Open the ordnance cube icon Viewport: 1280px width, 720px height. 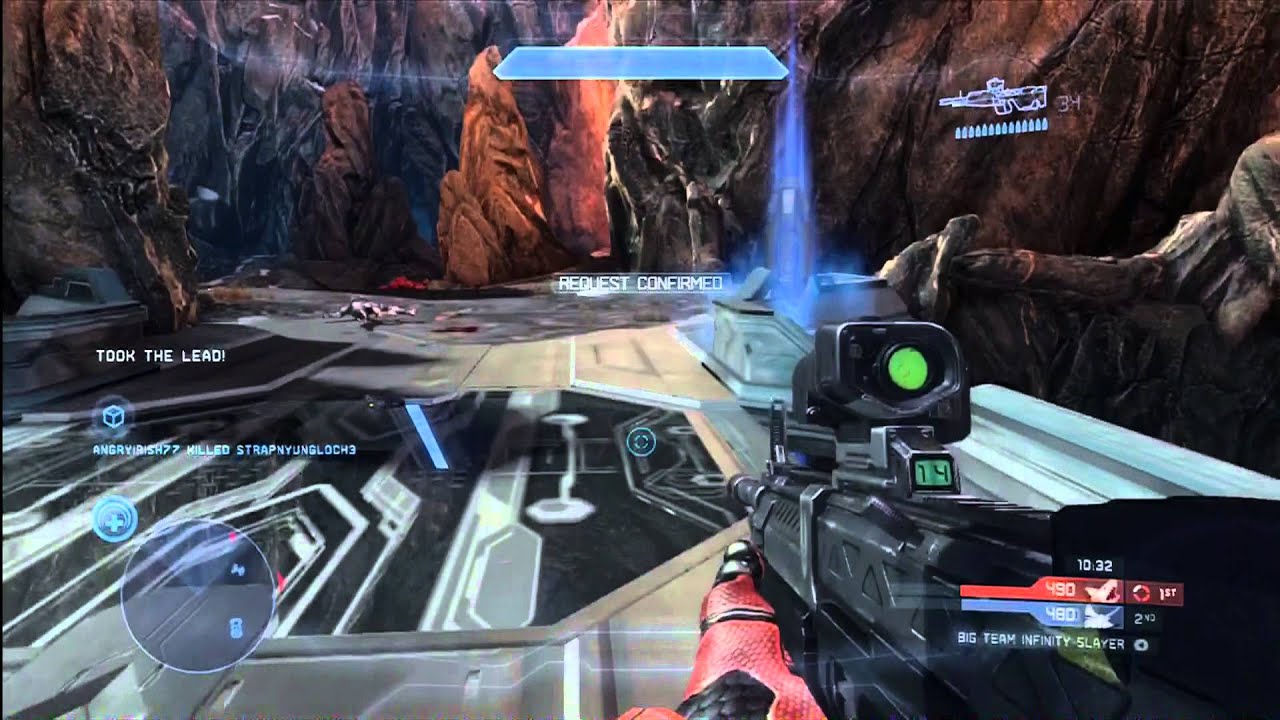[113, 417]
